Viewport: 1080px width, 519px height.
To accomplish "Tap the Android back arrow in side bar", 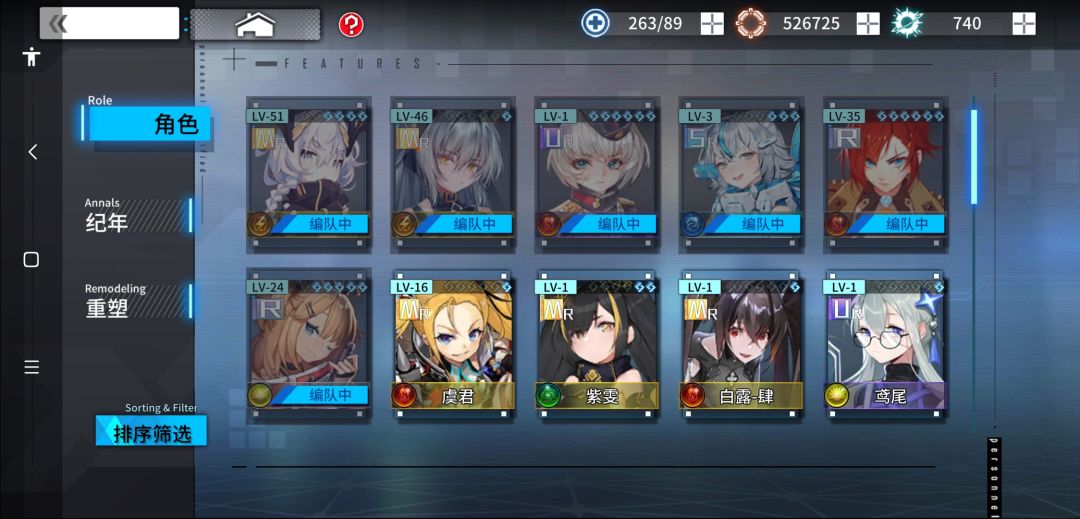I will (x=32, y=152).
